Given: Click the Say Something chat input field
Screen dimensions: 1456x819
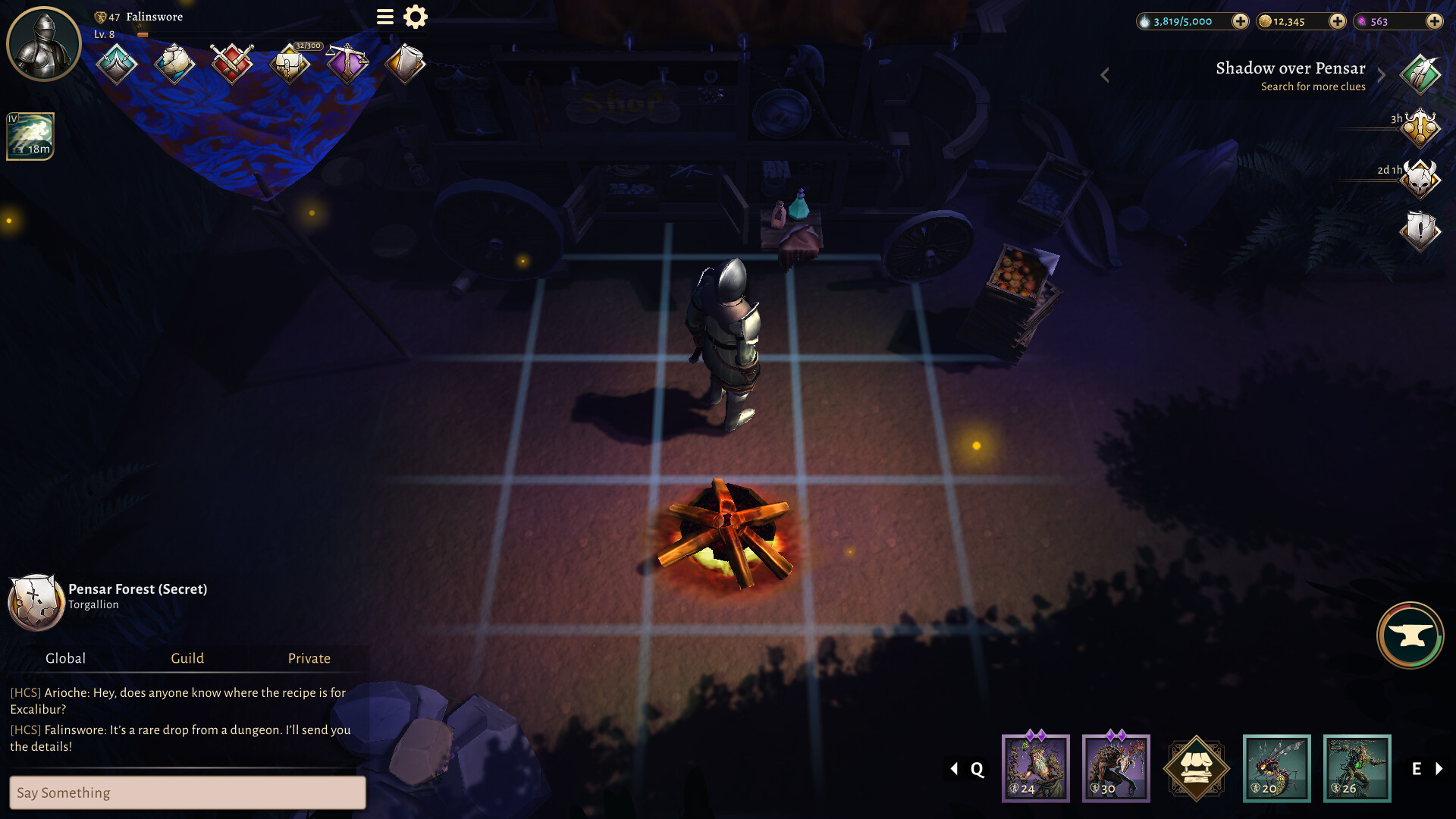Looking at the screenshot, I should [x=187, y=792].
